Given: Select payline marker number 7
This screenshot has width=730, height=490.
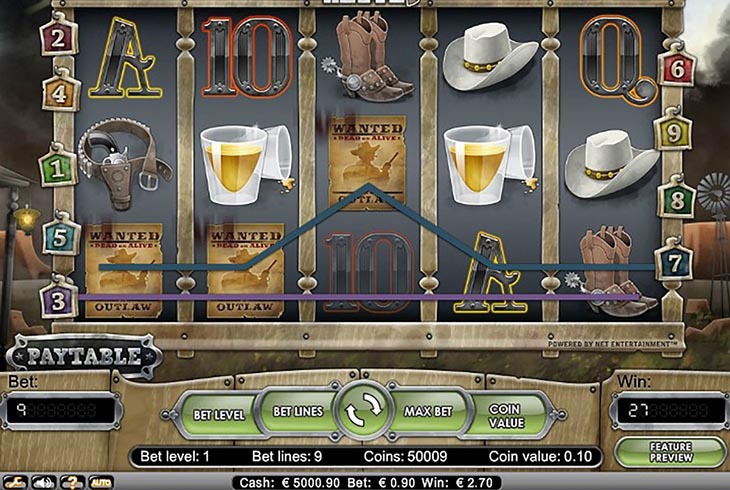Looking at the screenshot, I should point(673,262).
